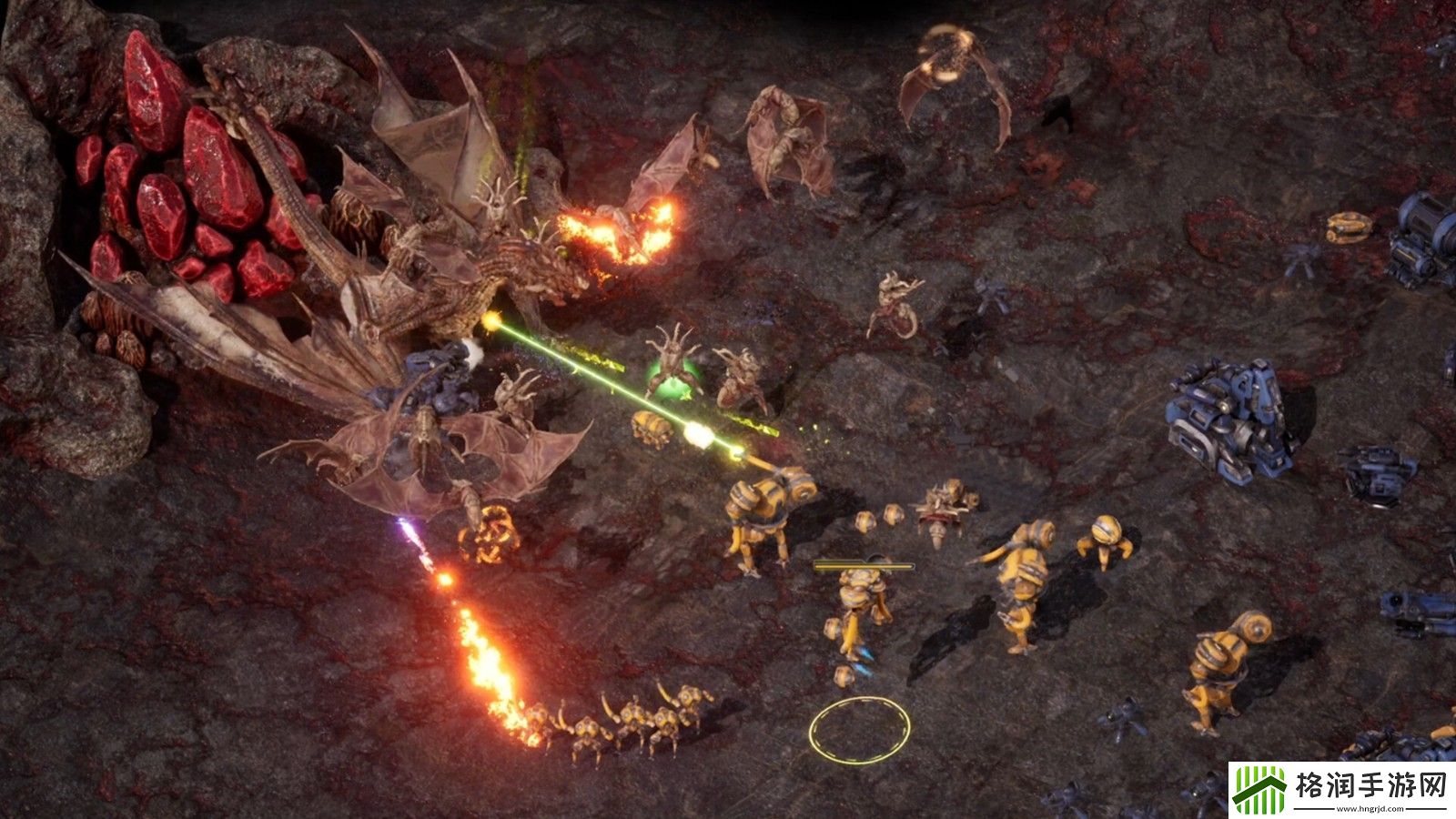Select the yellow mech with the health bar
Screen dimensions: 1456x819
tap(861, 606)
